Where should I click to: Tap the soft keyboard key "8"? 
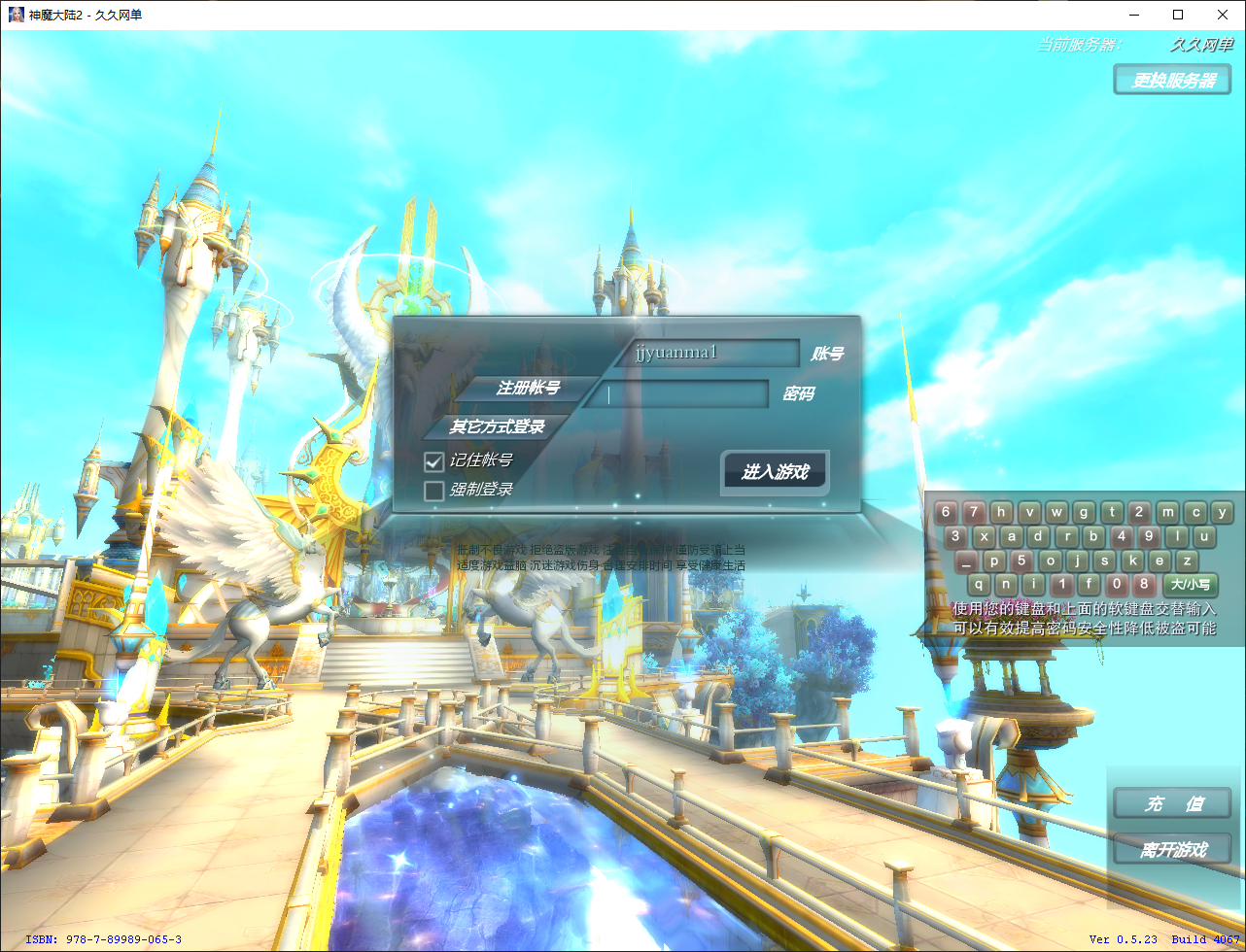click(1145, 584)
